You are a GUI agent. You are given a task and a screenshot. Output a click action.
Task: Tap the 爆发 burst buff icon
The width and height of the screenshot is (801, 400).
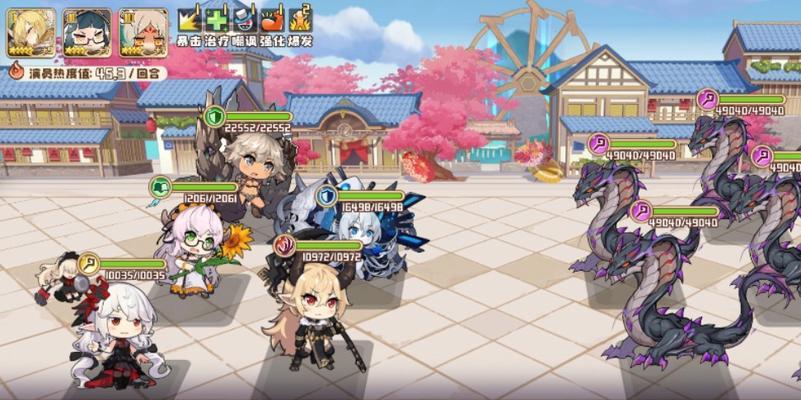(x=300, y=20)
